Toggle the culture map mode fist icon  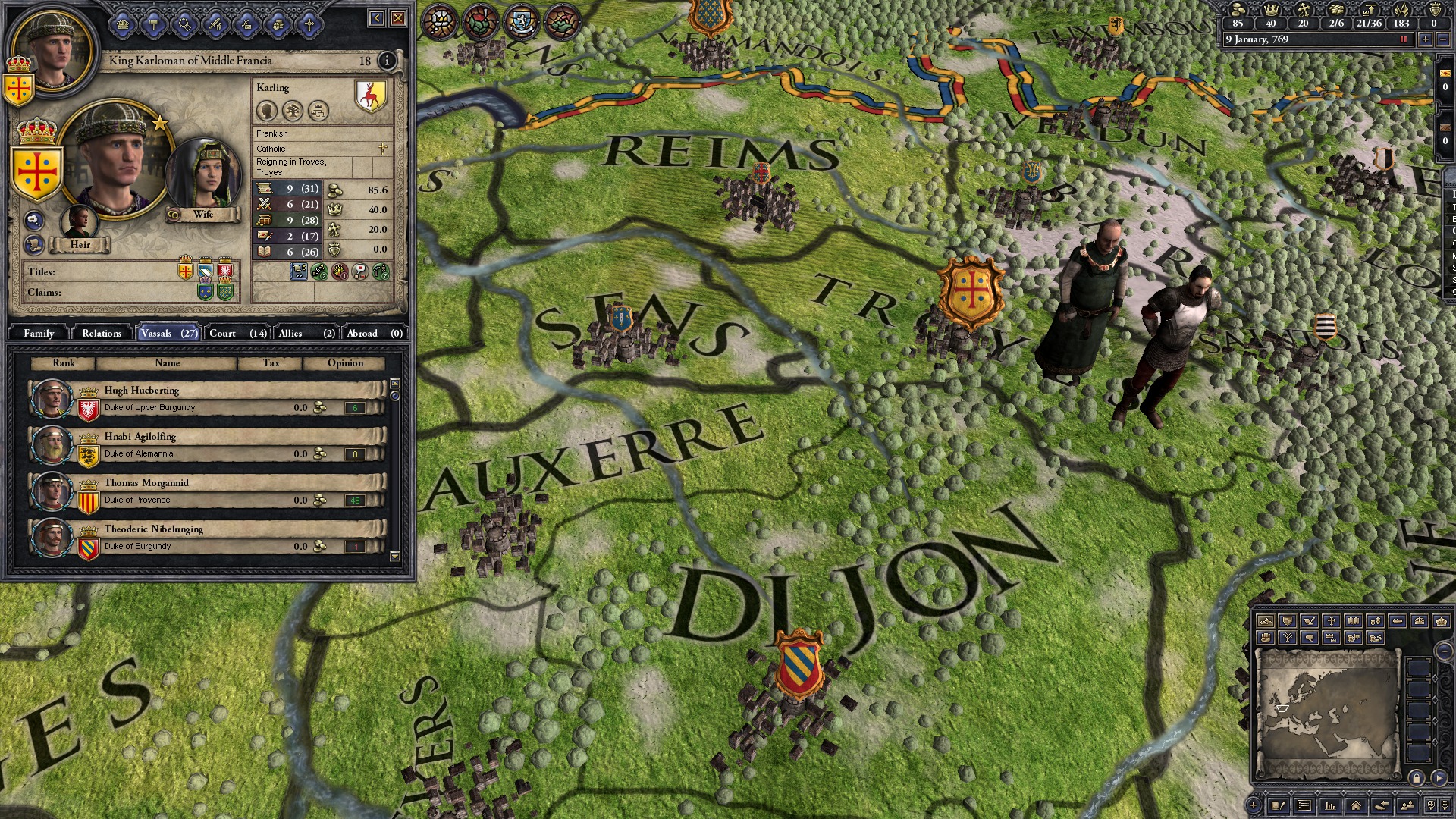[x=1266, y=637]
